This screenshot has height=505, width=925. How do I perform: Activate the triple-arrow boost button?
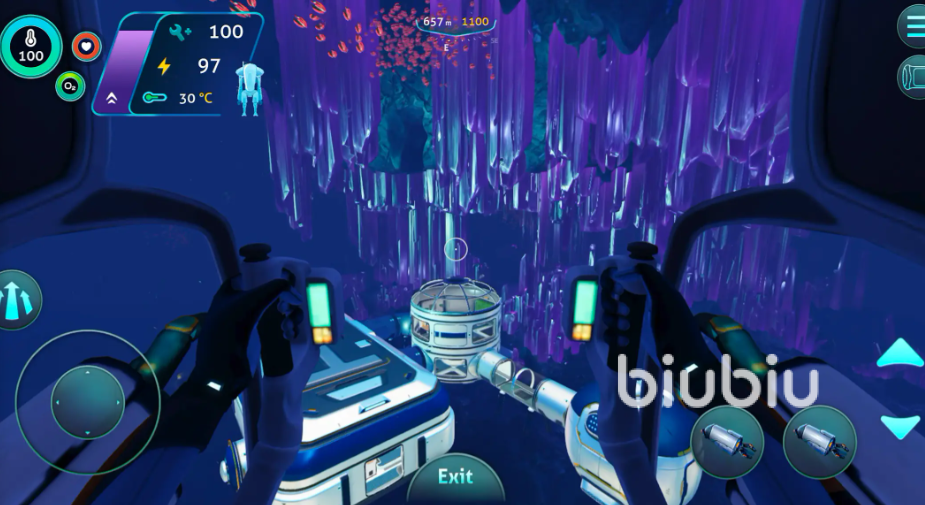click(x=17, y=300)
